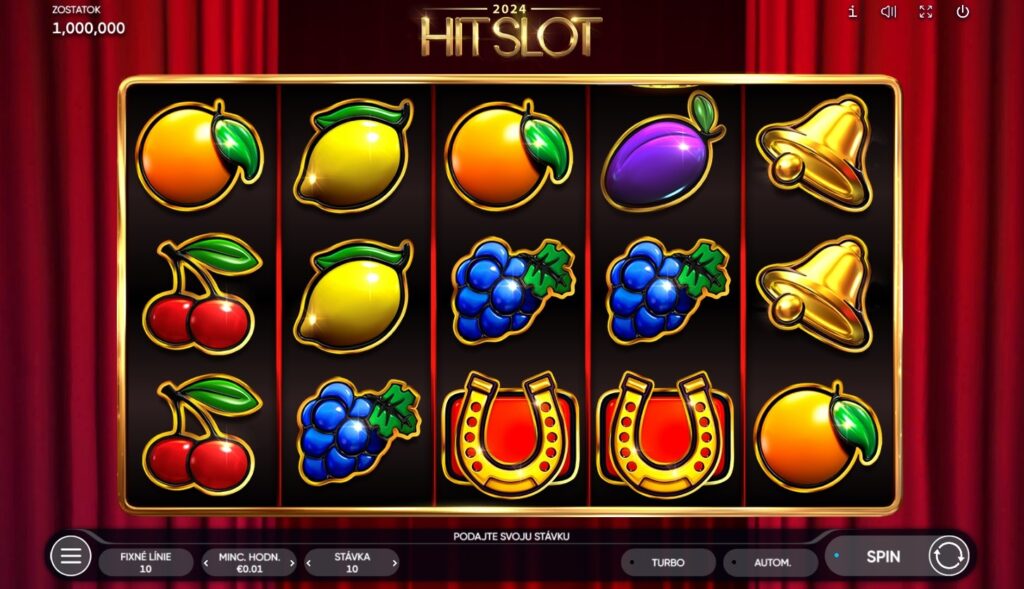Spin the reels with the SPIN button
Image resolution: width=1024 pixels, height=589 pixels.
pyautogui.click(x=882, y=557)
